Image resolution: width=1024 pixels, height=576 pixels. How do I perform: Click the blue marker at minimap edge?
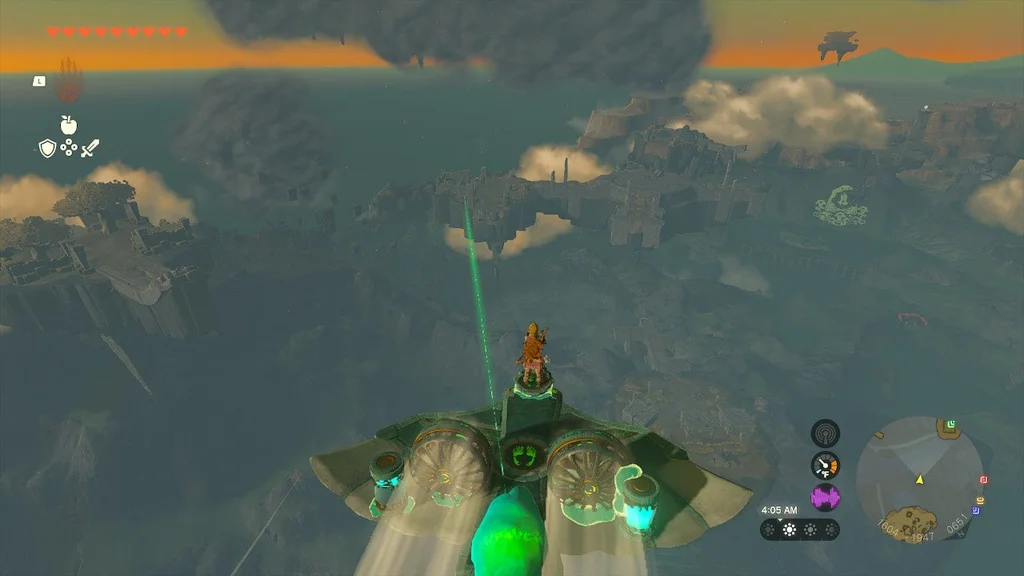click(975, 511)
